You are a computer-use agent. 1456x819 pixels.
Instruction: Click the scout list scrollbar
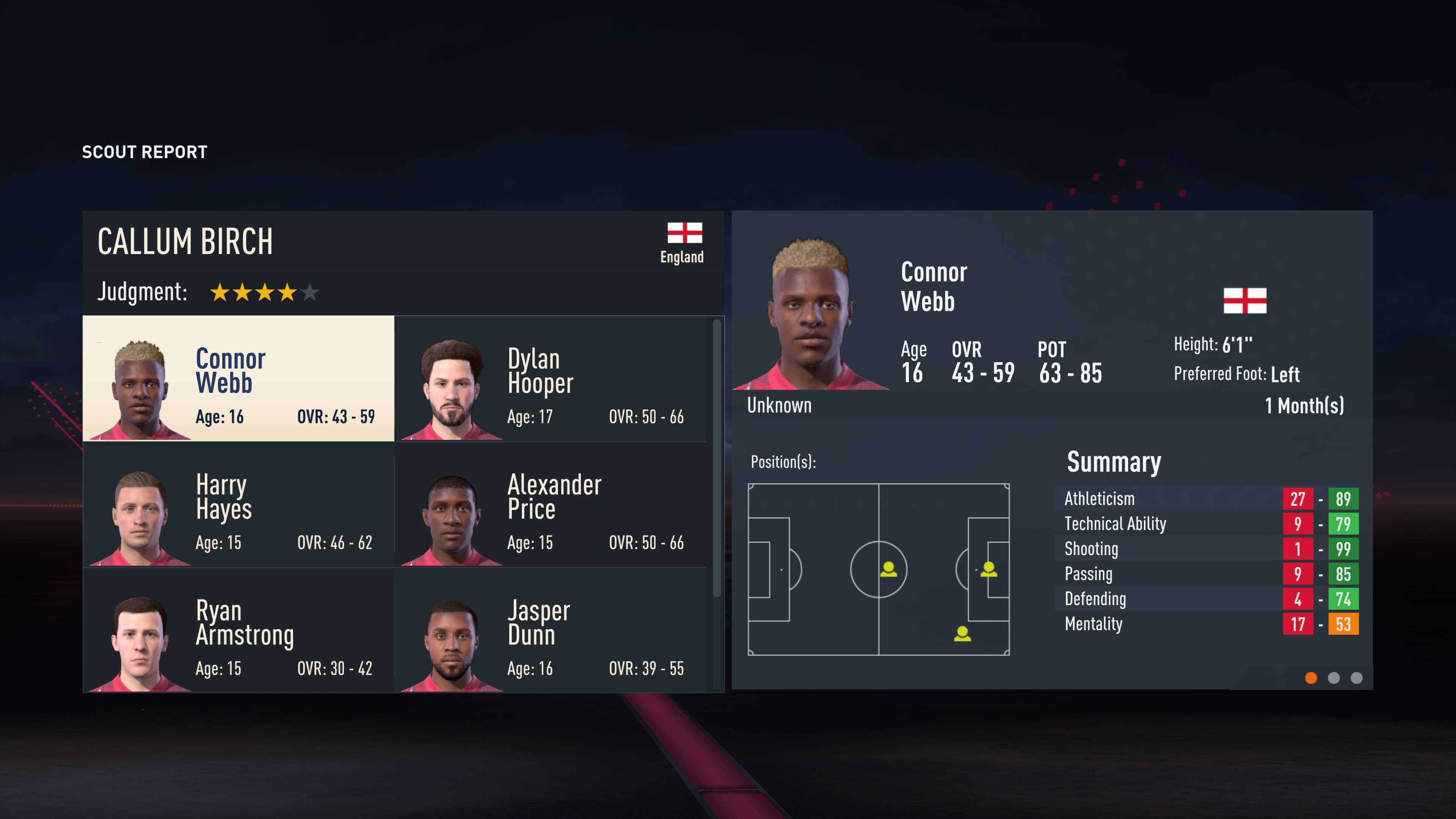[717, 458]
